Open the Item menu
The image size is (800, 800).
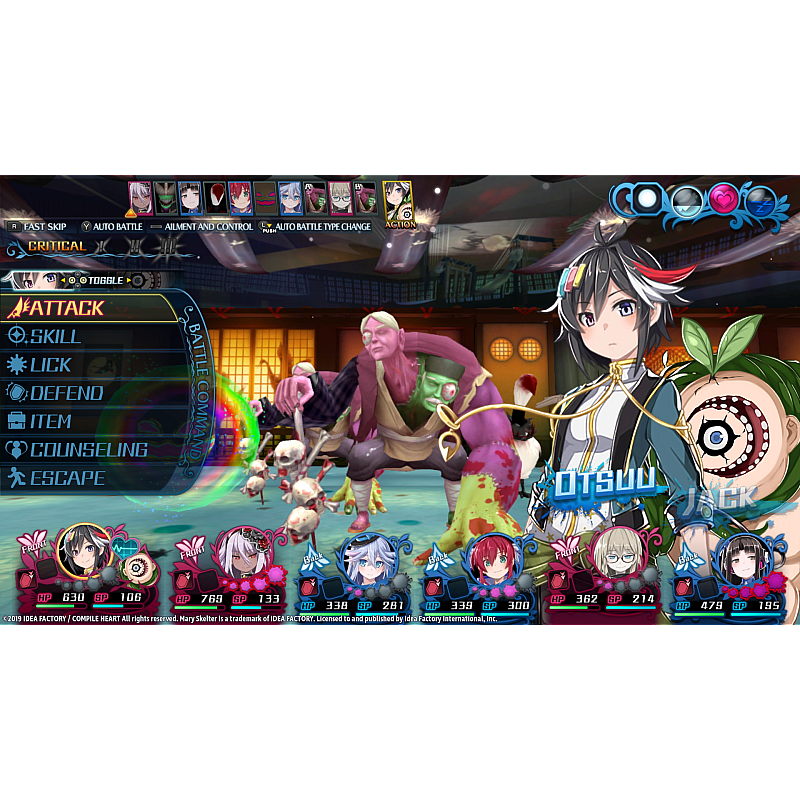[50, 421]
